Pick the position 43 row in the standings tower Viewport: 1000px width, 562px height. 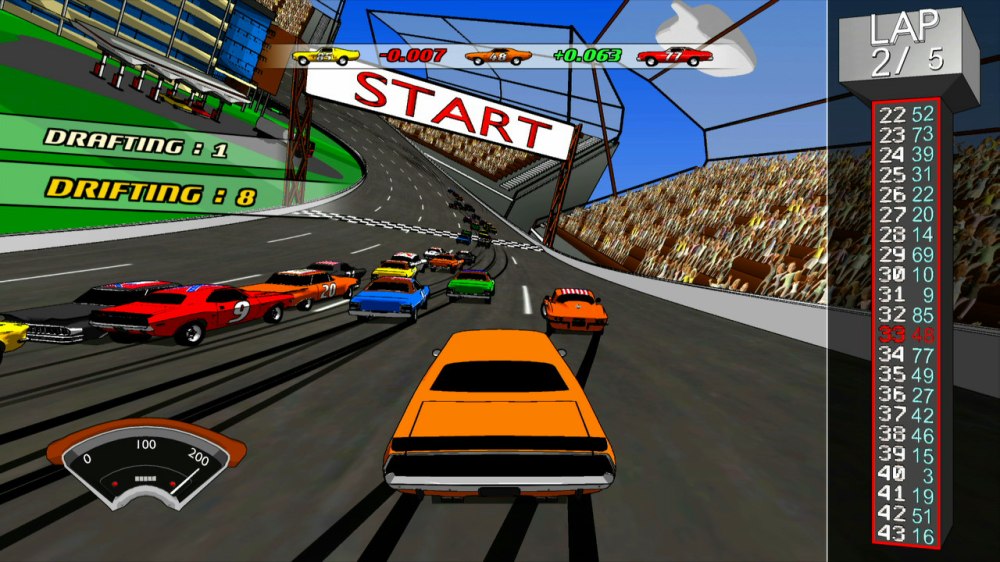tap(907, 535)
